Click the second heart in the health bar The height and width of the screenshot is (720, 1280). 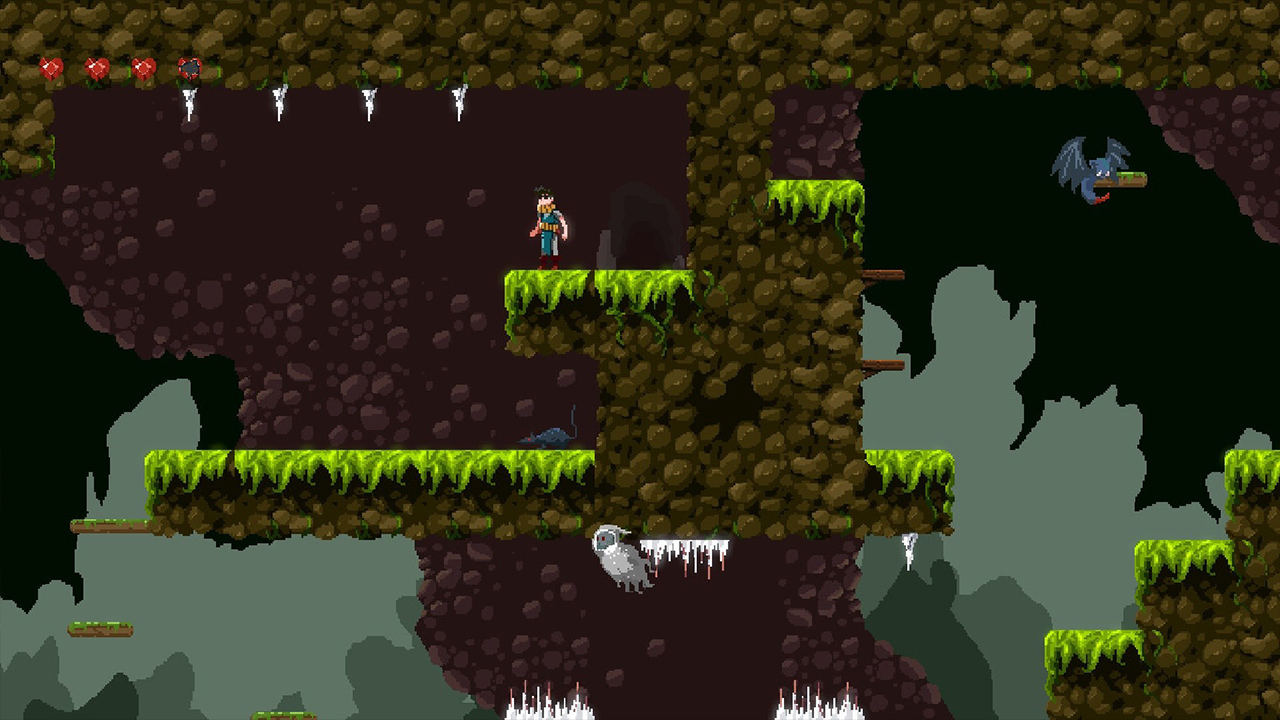pos(97,68)
